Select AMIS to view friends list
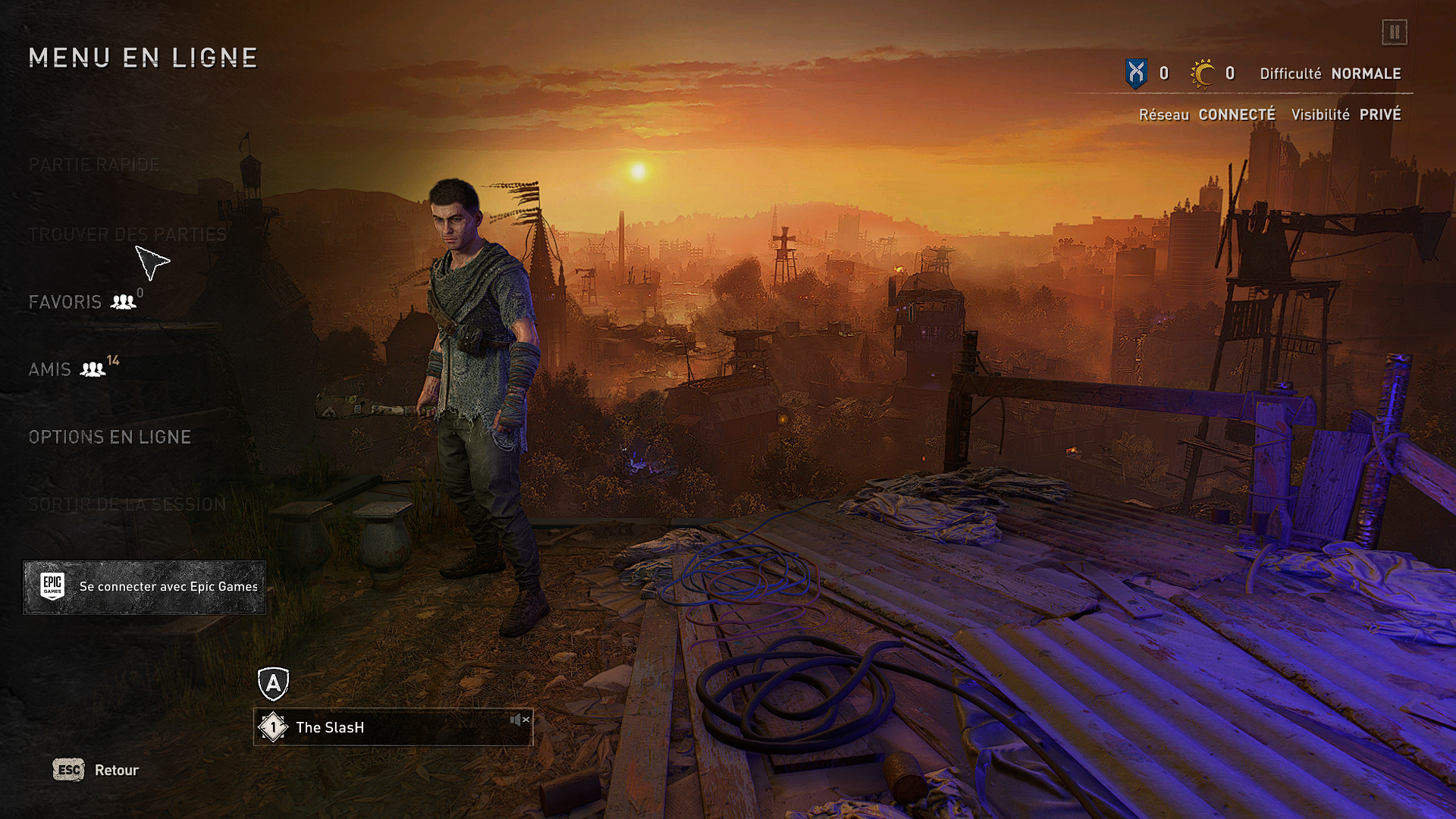1456x819 pixels. click(x=49, y=369)
